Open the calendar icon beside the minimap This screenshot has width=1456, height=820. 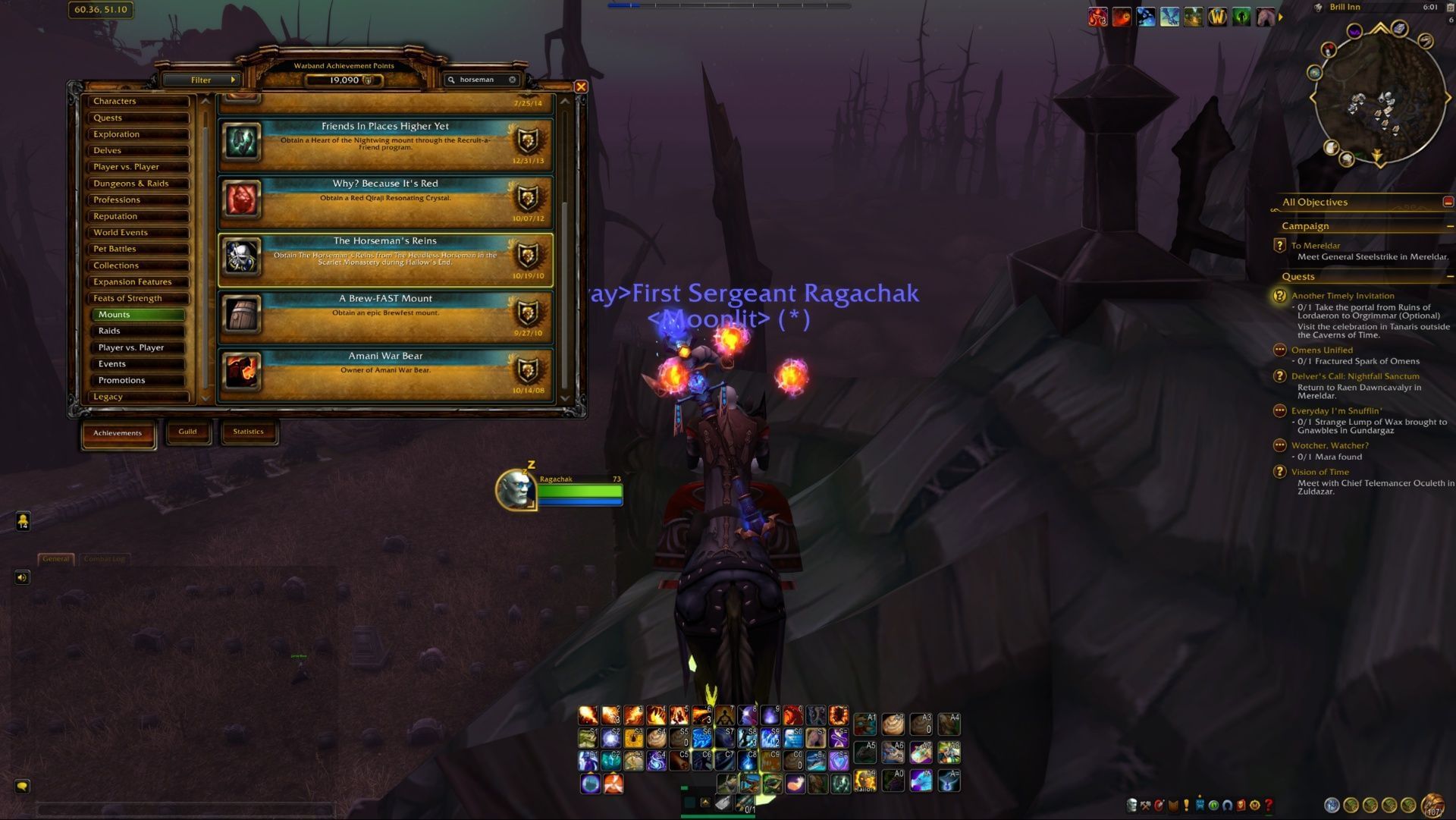[1450, 7]
